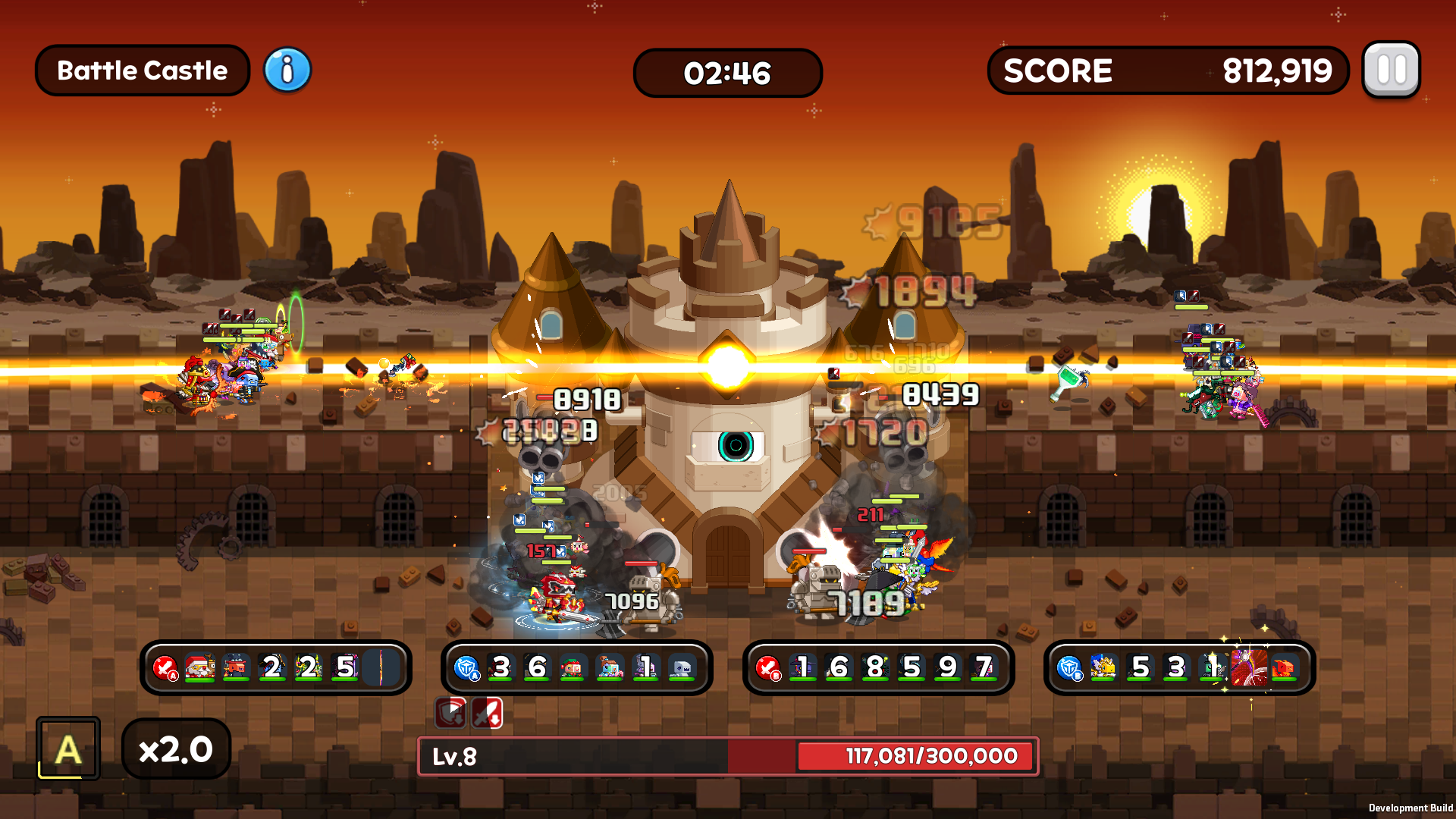The width and height of the screenshot is (1456, 819).
Task: Pause the battle
Action: click(x=1391, y=70)
